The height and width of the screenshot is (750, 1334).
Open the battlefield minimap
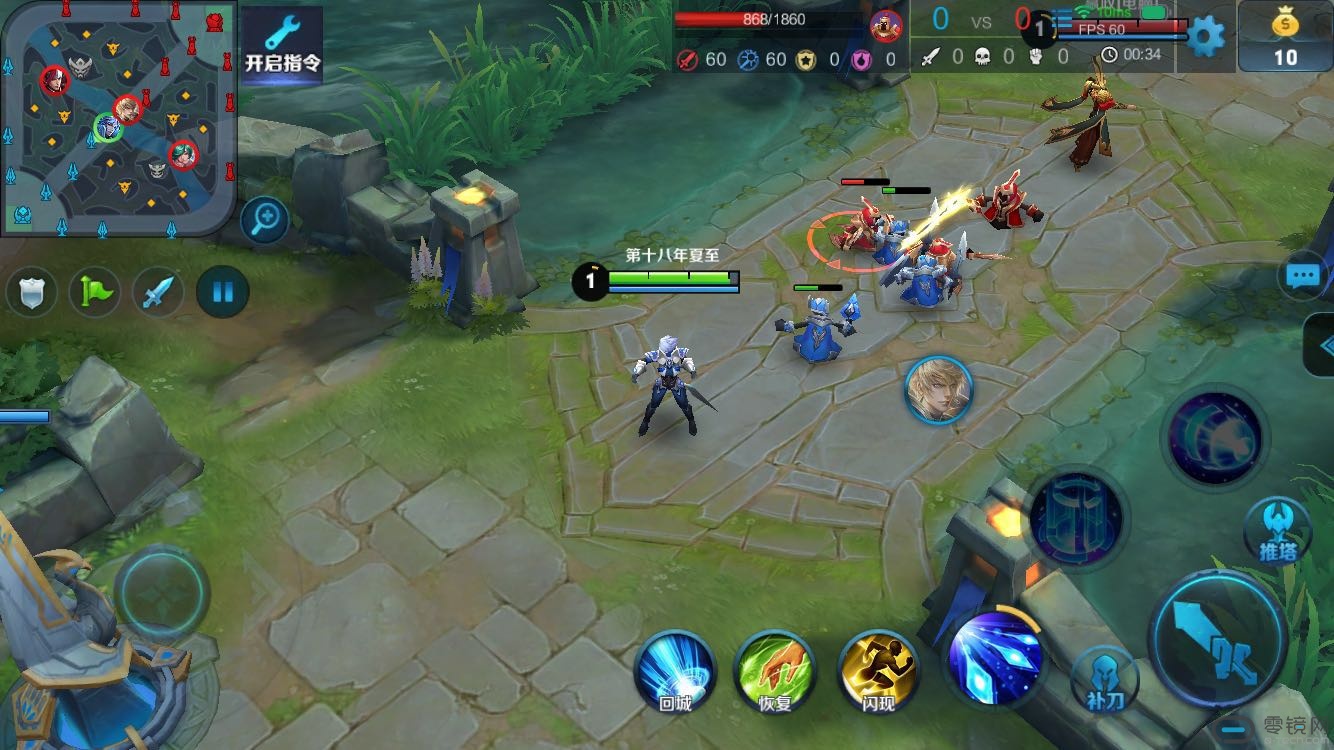[x=118, y=118]
